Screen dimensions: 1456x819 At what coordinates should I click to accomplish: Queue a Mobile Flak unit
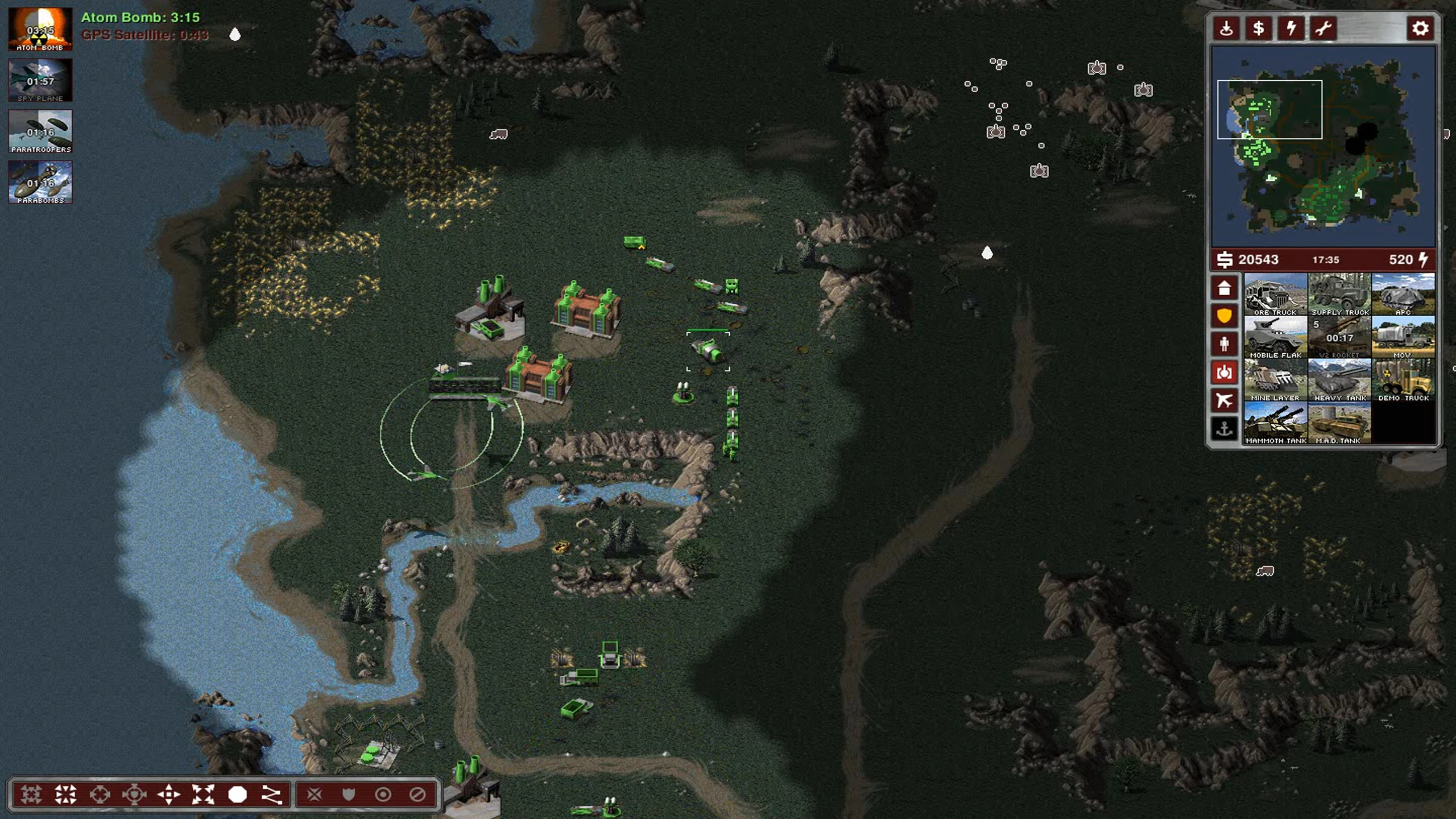click(x=1275, y=337)
